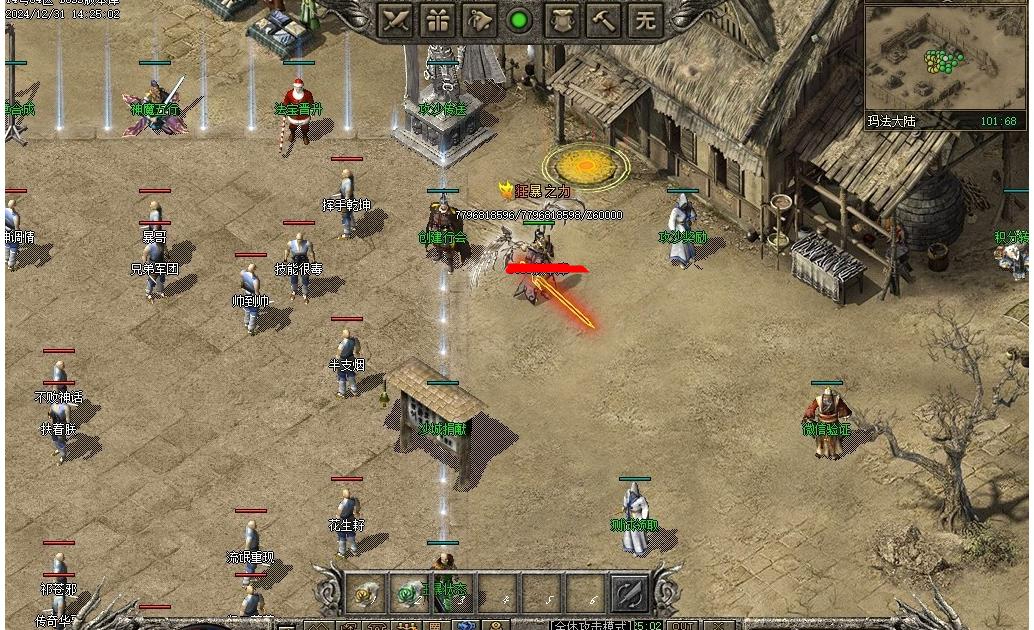The image size is (1034, 630).
Task: Select the bell icon in top bar
Action: tap(480, 19)
